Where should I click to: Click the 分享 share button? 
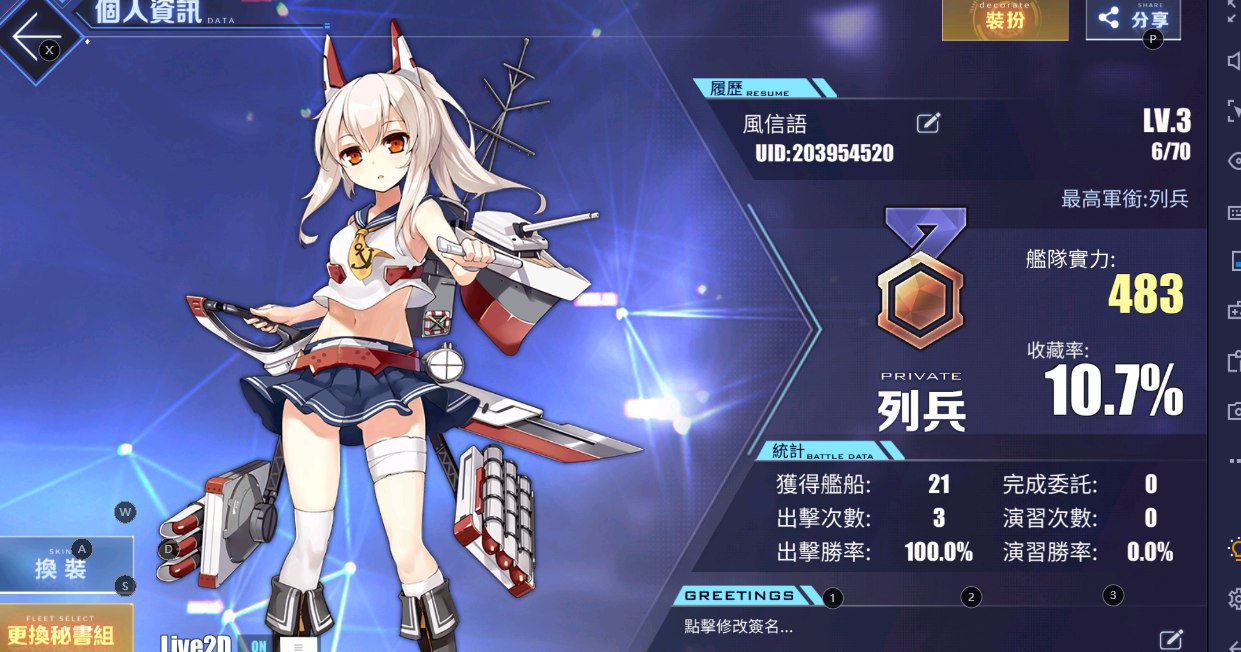pos(1132,19)
